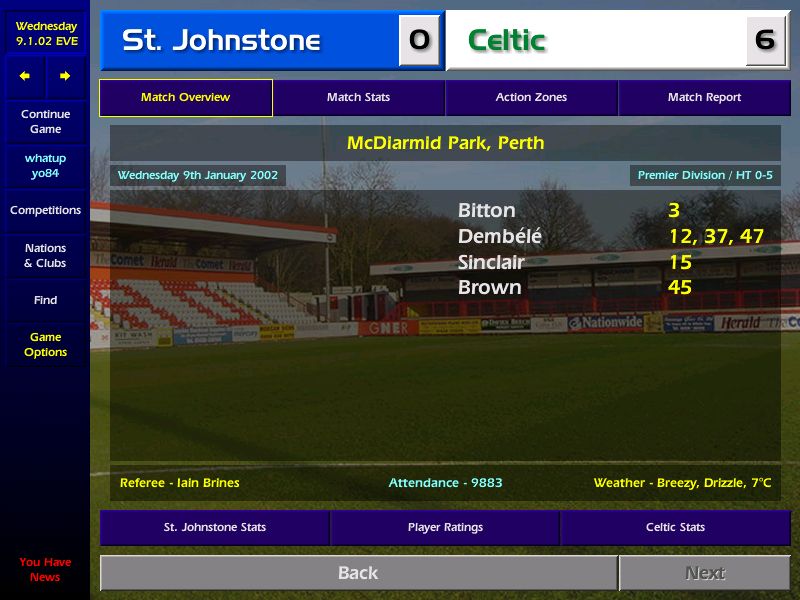Viewport: 800px width, 600px height.
Task: Click the Continue Game button
Action: (x=45, y=121)
